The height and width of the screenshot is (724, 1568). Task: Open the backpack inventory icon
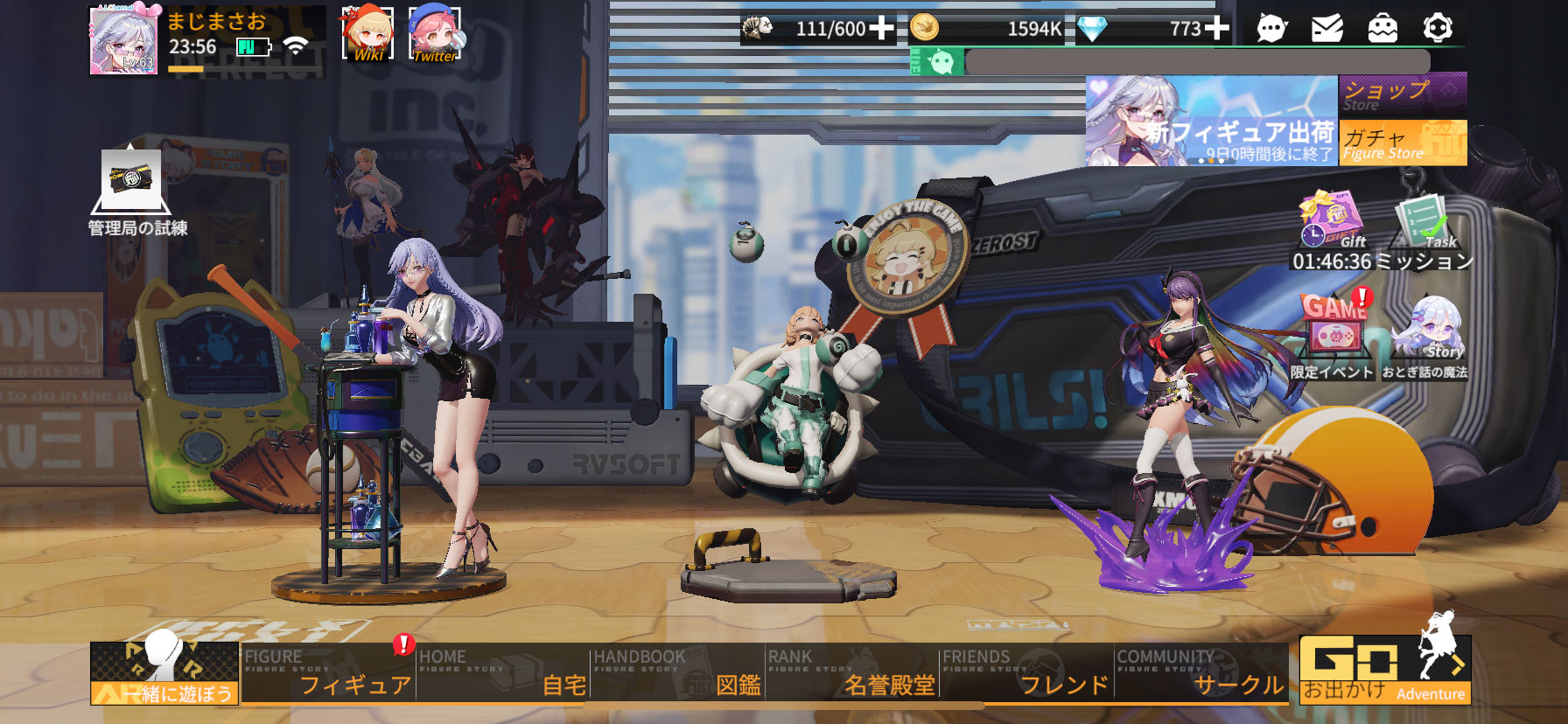(x=1382, y=29)
